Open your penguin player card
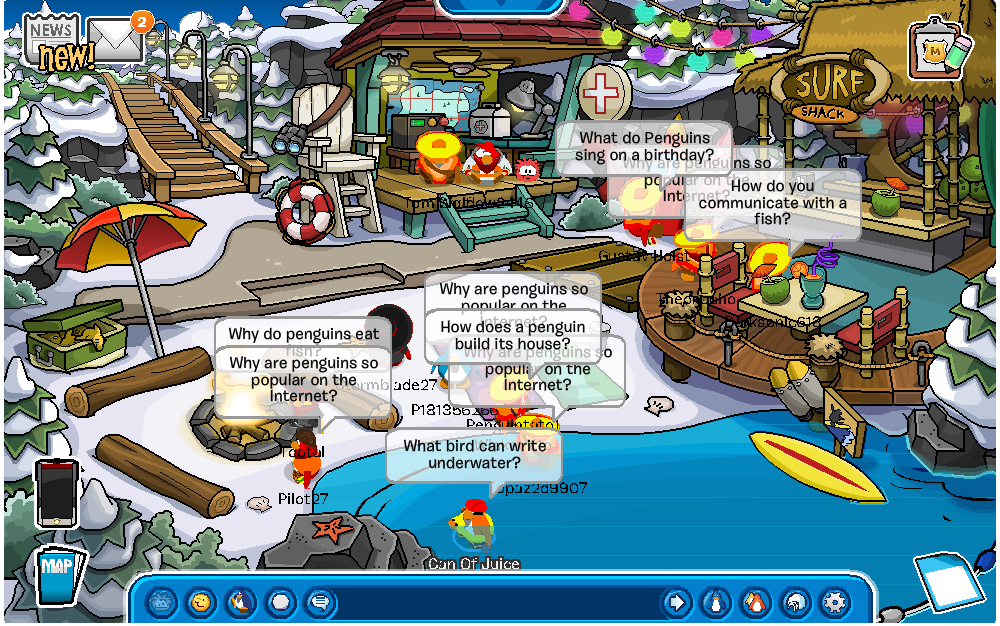 (x=716, y=602)
